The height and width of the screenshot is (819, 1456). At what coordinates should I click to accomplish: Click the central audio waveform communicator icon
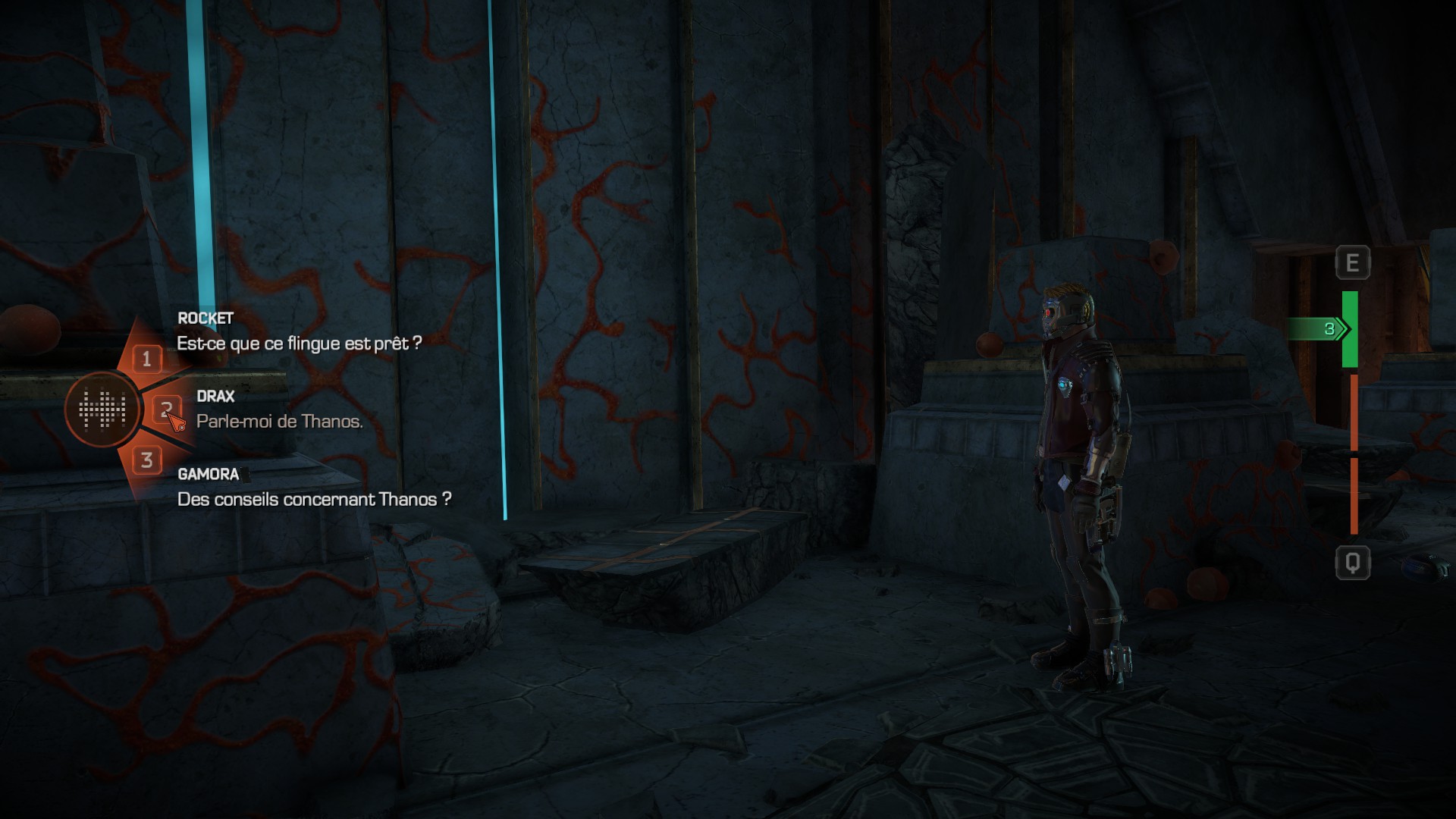pyautogui.click(x=102, y=409)
